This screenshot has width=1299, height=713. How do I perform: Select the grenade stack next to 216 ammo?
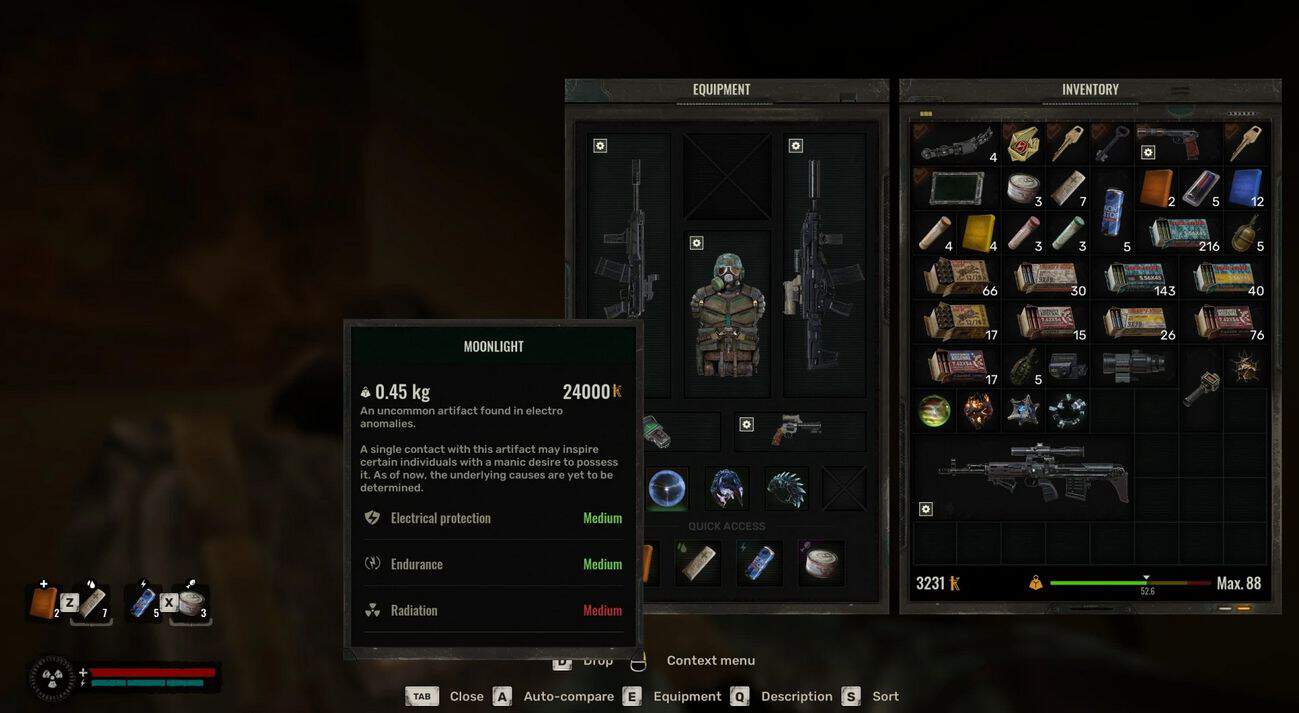(1244, 233)
